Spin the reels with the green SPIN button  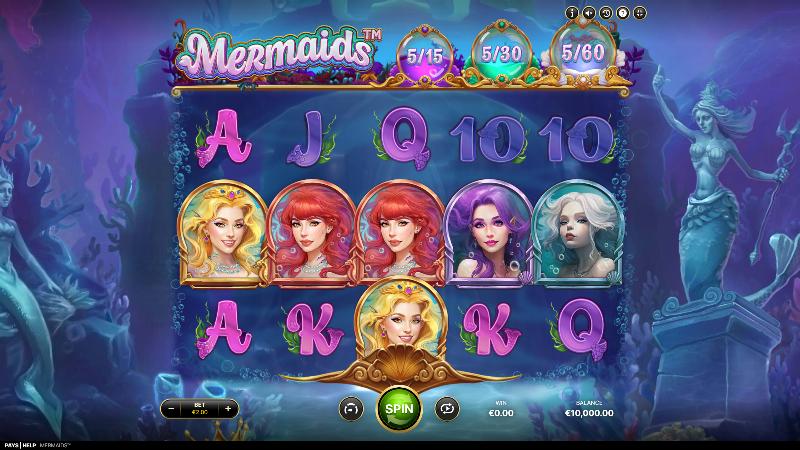coord(399,408)
